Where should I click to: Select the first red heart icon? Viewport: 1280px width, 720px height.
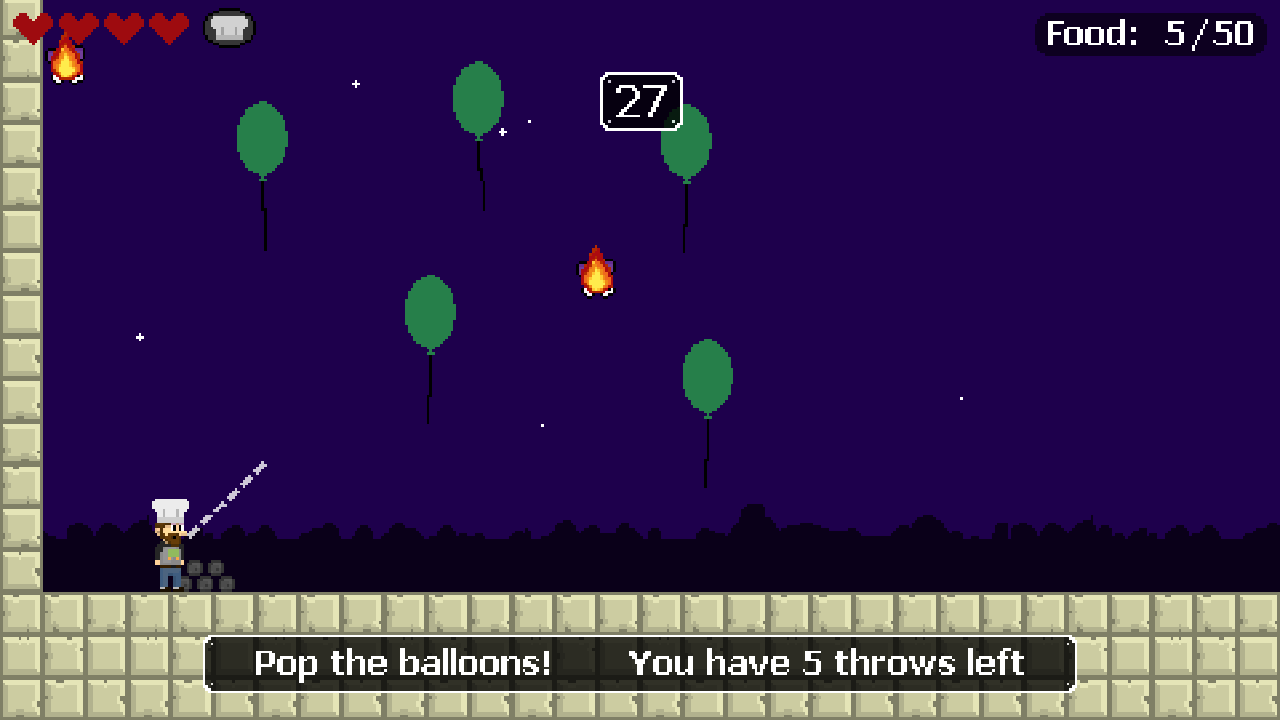click(x=33, y=27)
